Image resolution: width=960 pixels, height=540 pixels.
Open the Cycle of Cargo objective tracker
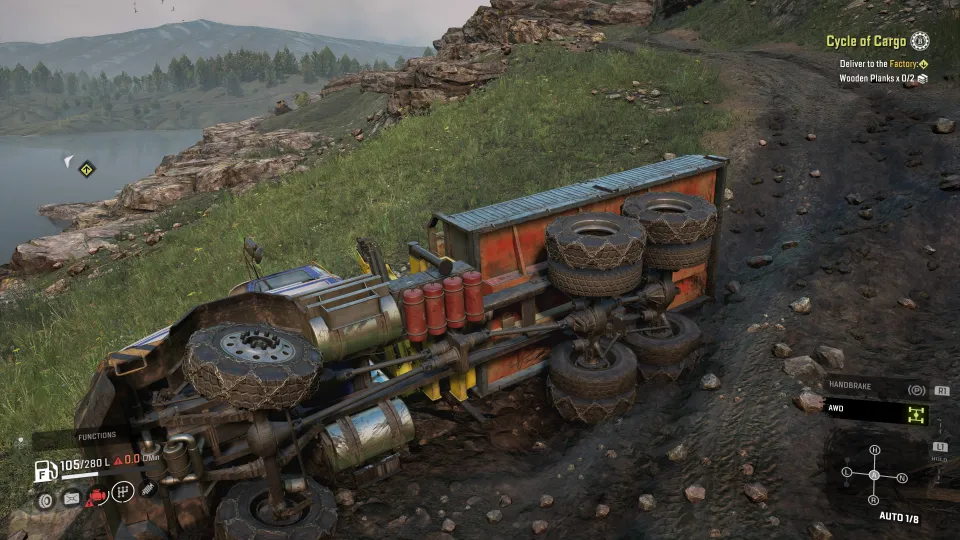tap(866, 42)
